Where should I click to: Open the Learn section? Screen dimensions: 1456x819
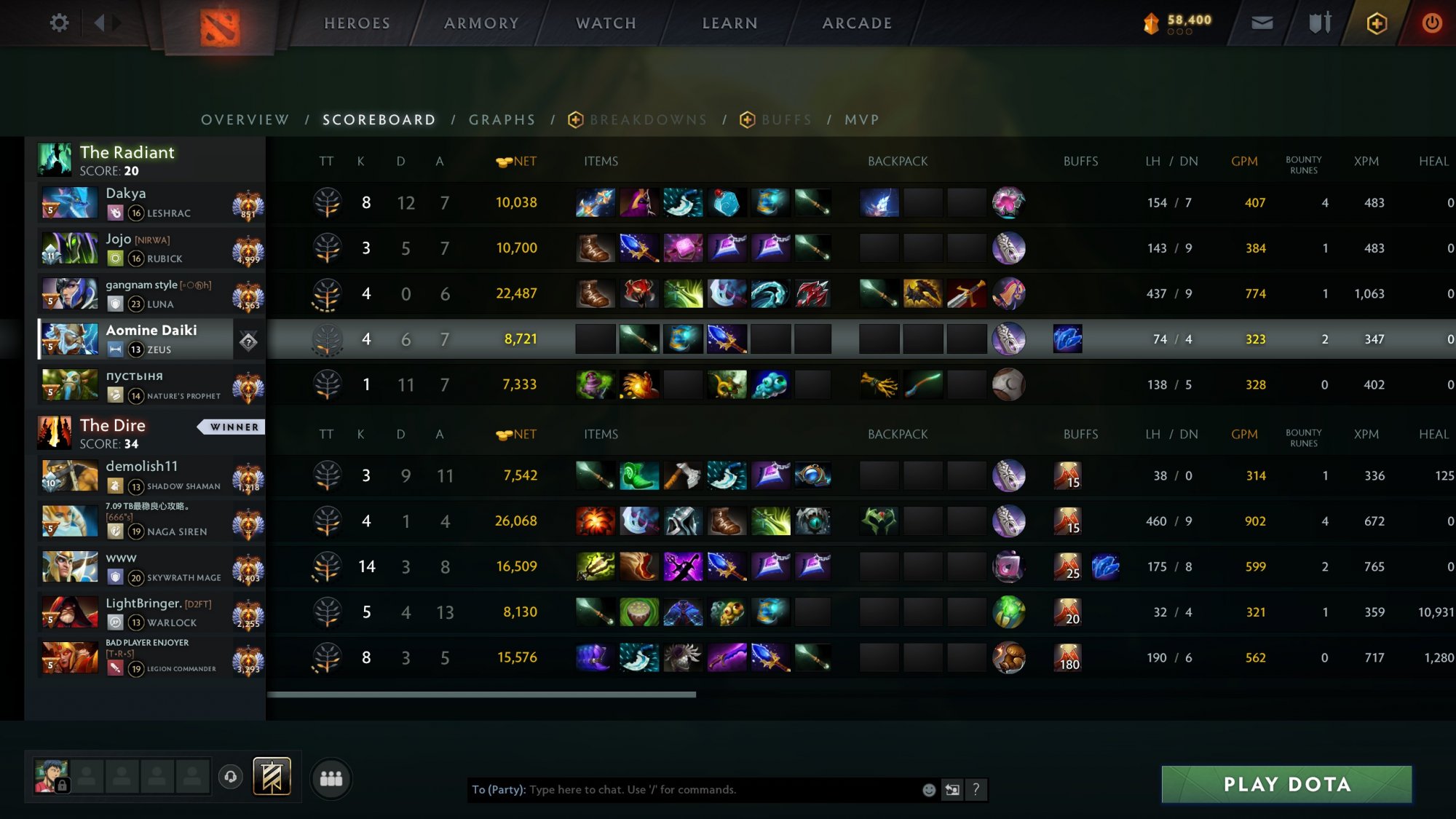pos(729,23)
